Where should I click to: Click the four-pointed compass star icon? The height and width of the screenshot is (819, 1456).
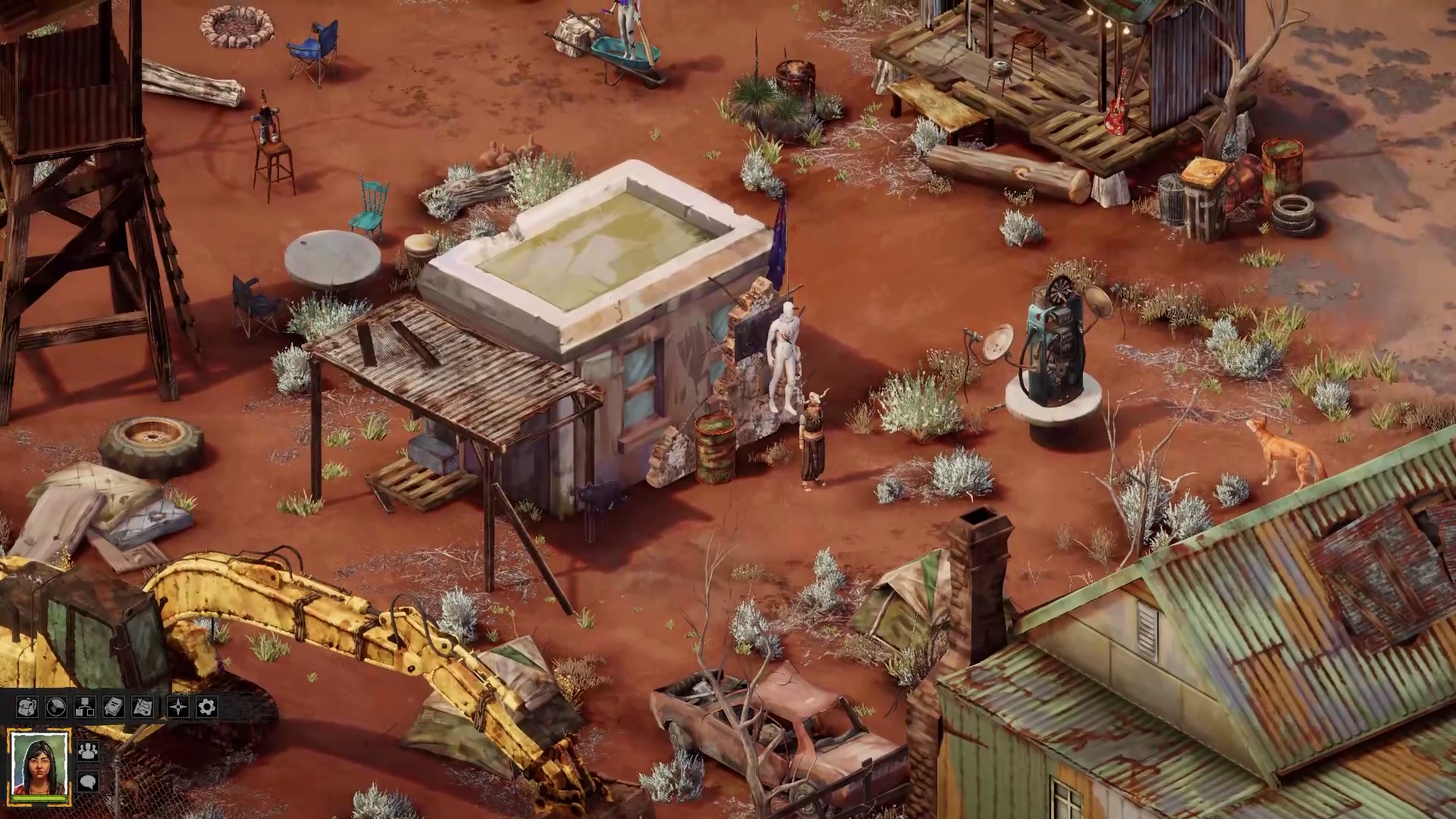click(x=177, y=708)
